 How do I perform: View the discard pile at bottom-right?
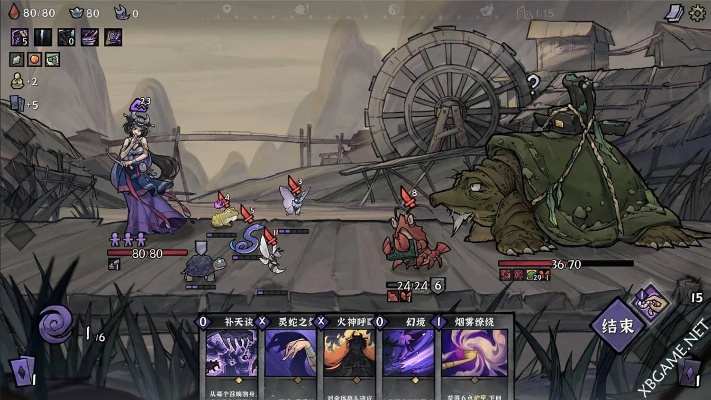(689, 371)
